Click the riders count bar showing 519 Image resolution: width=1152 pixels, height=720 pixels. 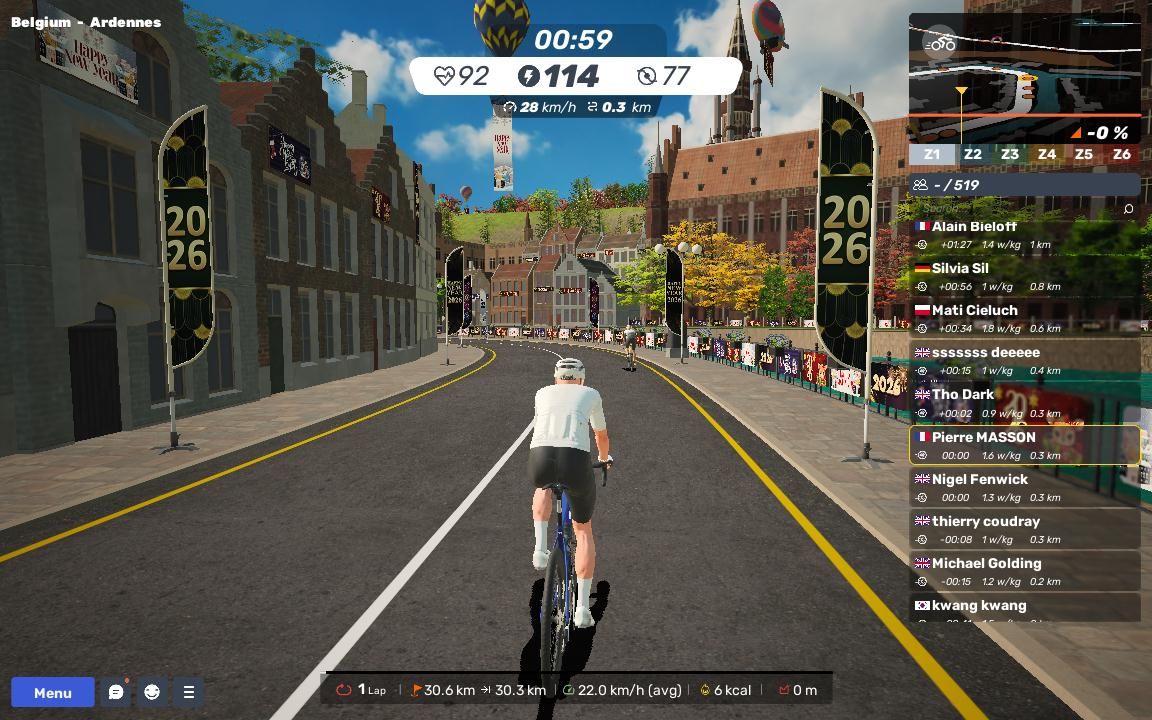(x=1024, y=185)
